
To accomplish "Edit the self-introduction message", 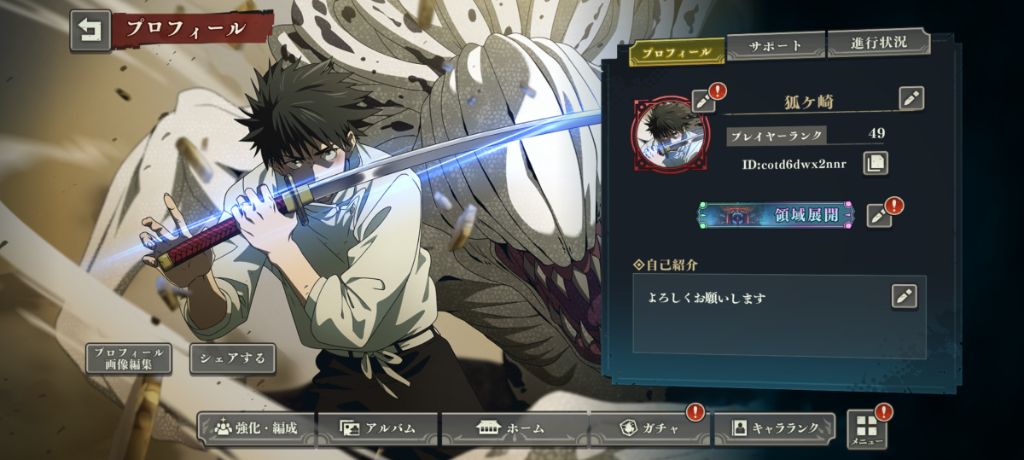I will tap(903, 296).
